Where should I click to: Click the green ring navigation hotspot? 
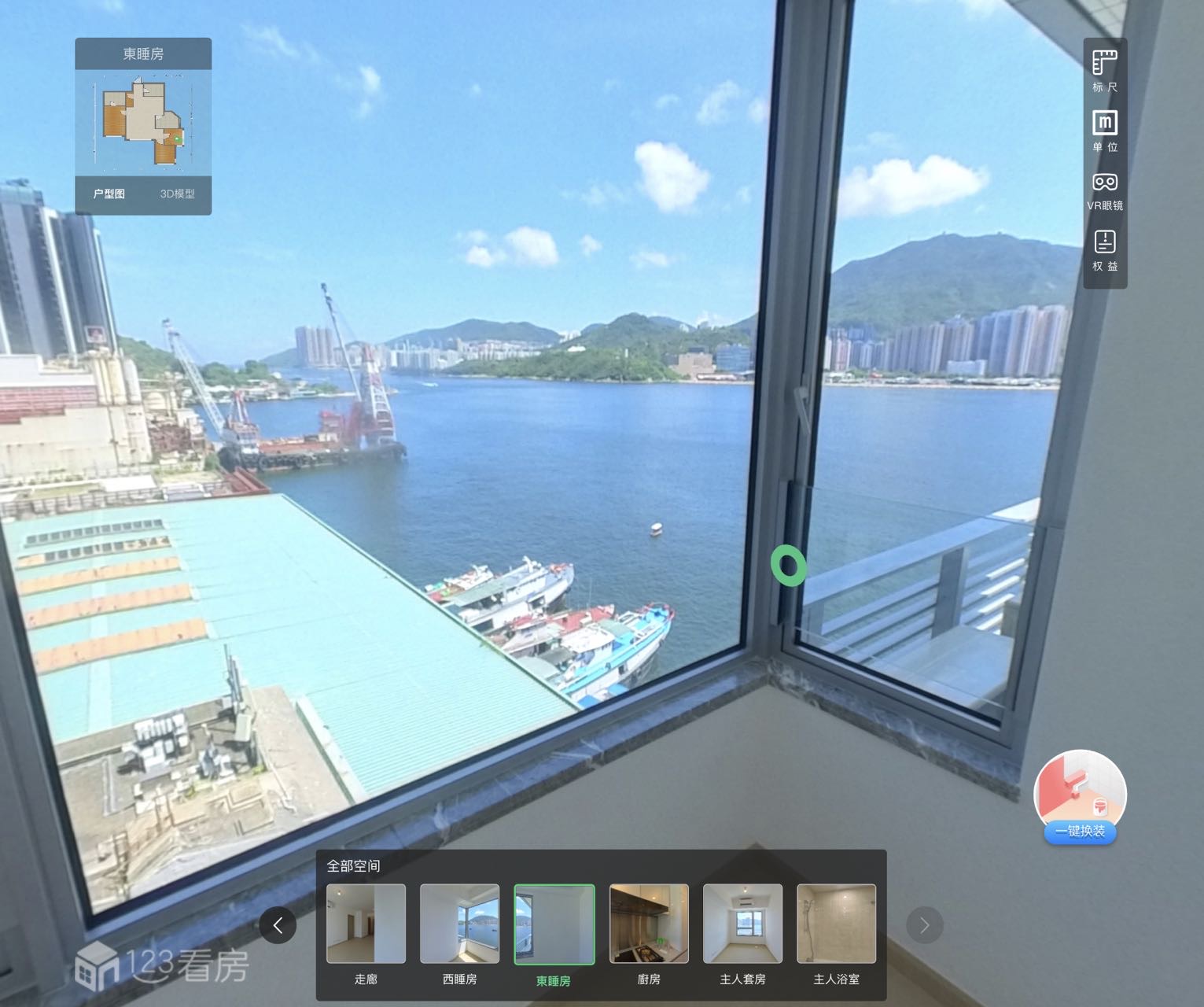pyautogui.click(x=788, y=565)
